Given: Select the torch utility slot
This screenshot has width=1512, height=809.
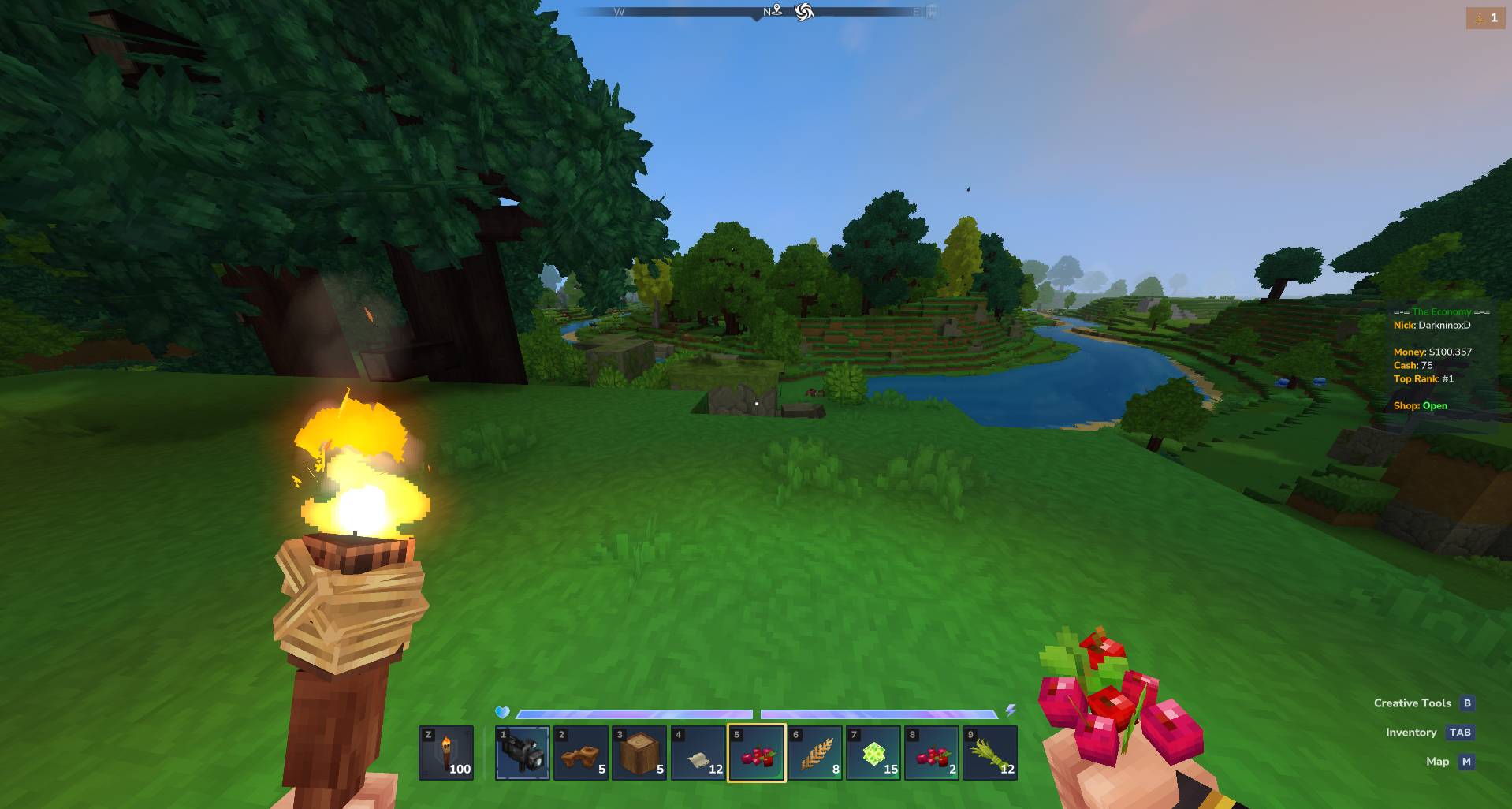Looking at the screenshot, I should point(446,753).
